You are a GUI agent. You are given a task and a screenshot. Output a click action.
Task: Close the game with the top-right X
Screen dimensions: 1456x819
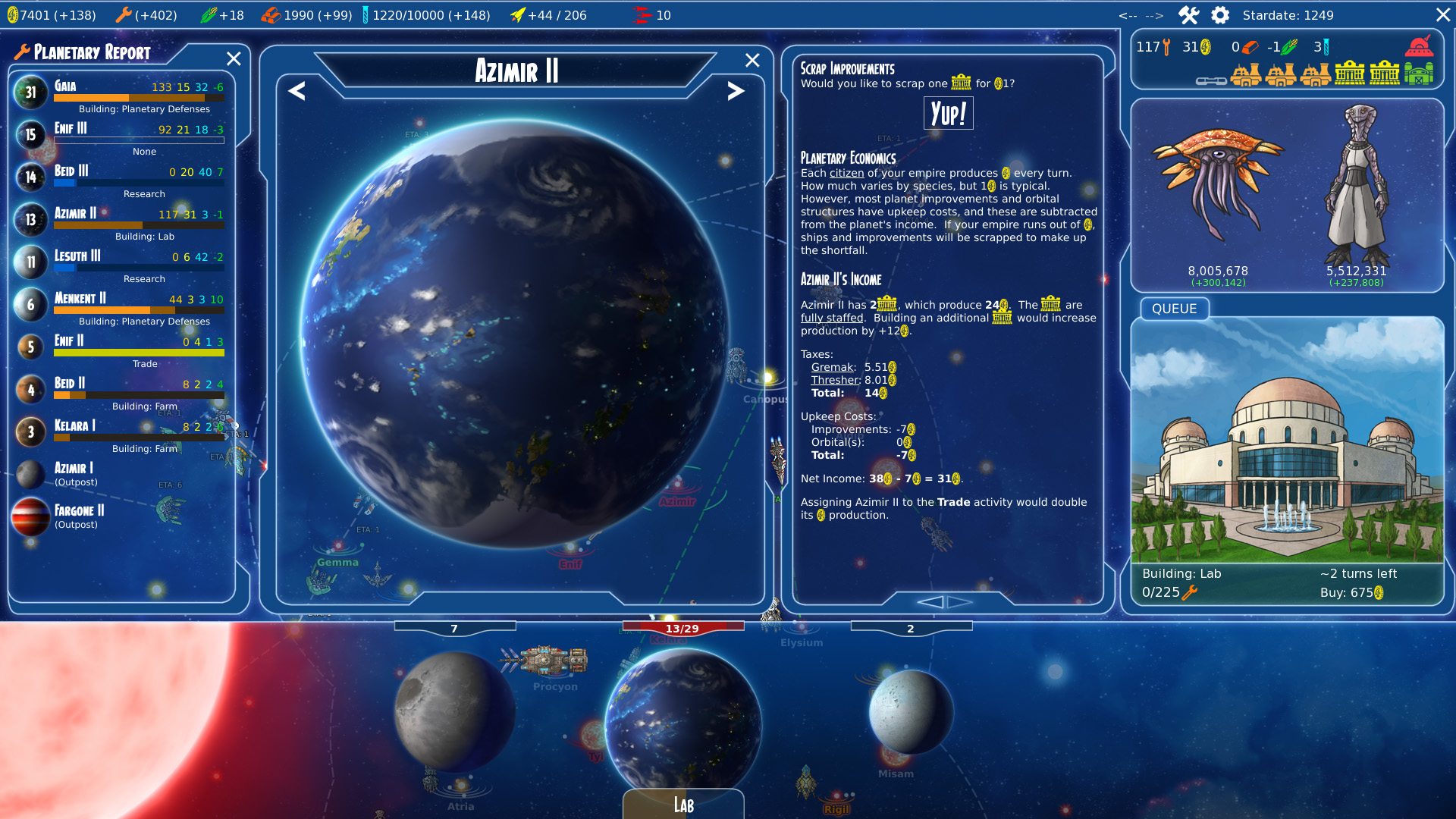tap(1443, 15)
